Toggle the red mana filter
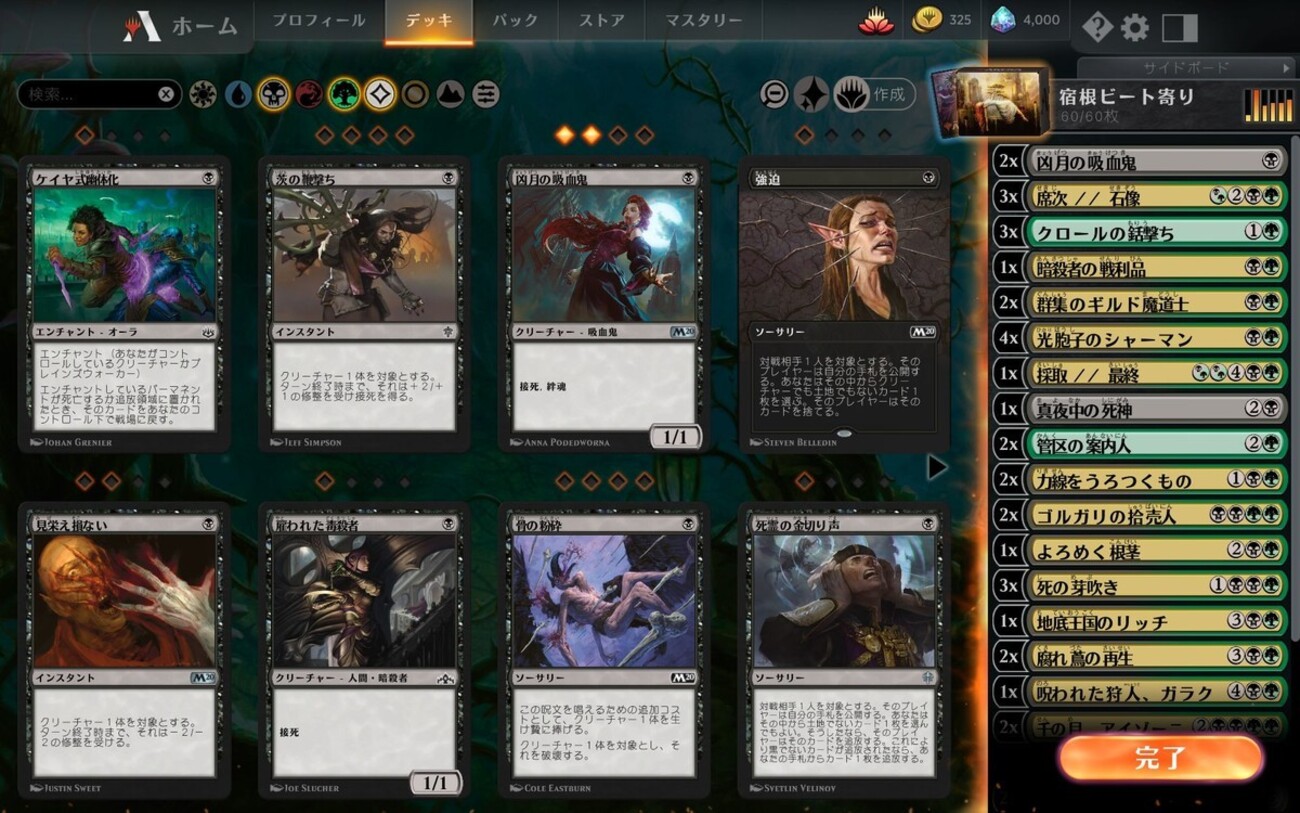The width and height of the screenshot is (1300, 813). tap(308, 95)
